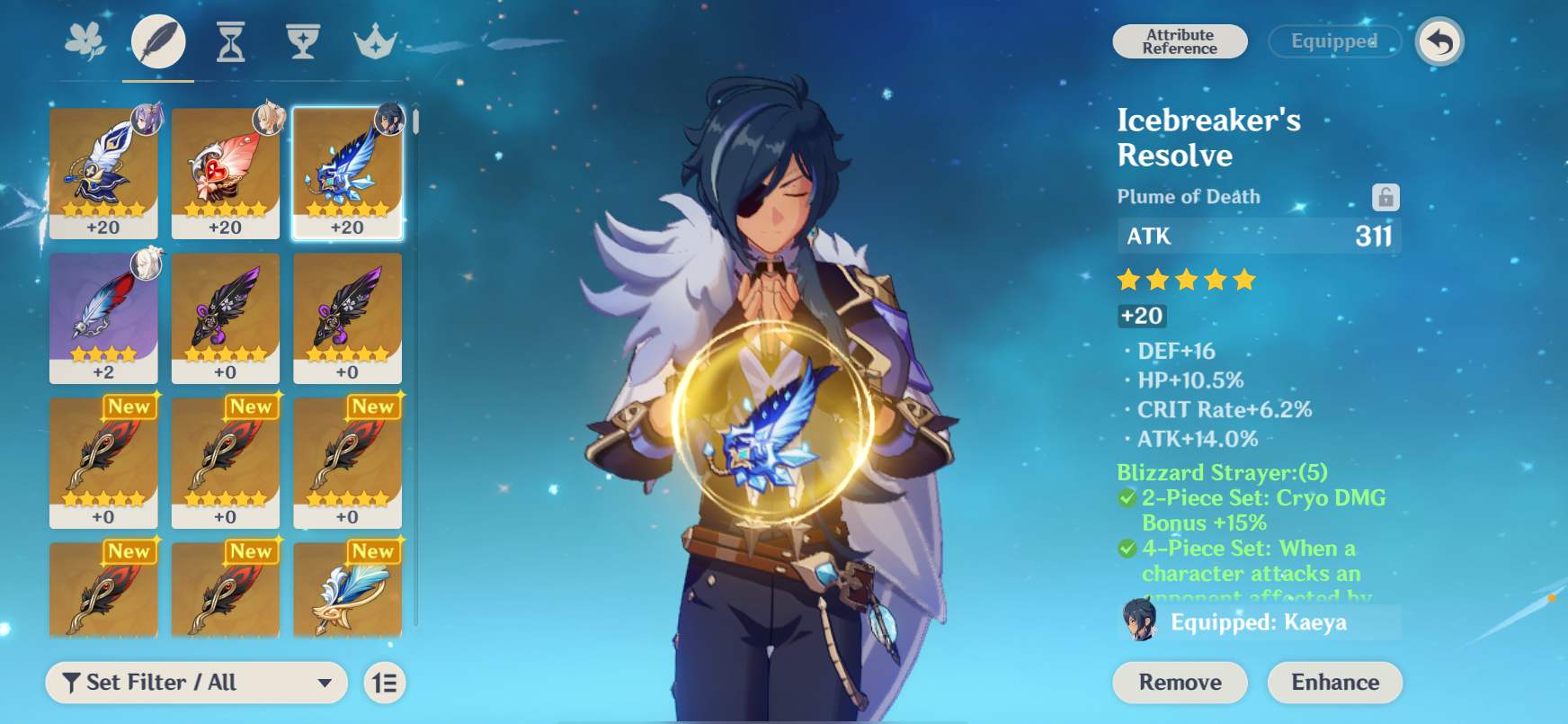This screenshot has width=1568, height=724.
Task: Open the Goblet of Eonothem category
Action: pos(303,40)
